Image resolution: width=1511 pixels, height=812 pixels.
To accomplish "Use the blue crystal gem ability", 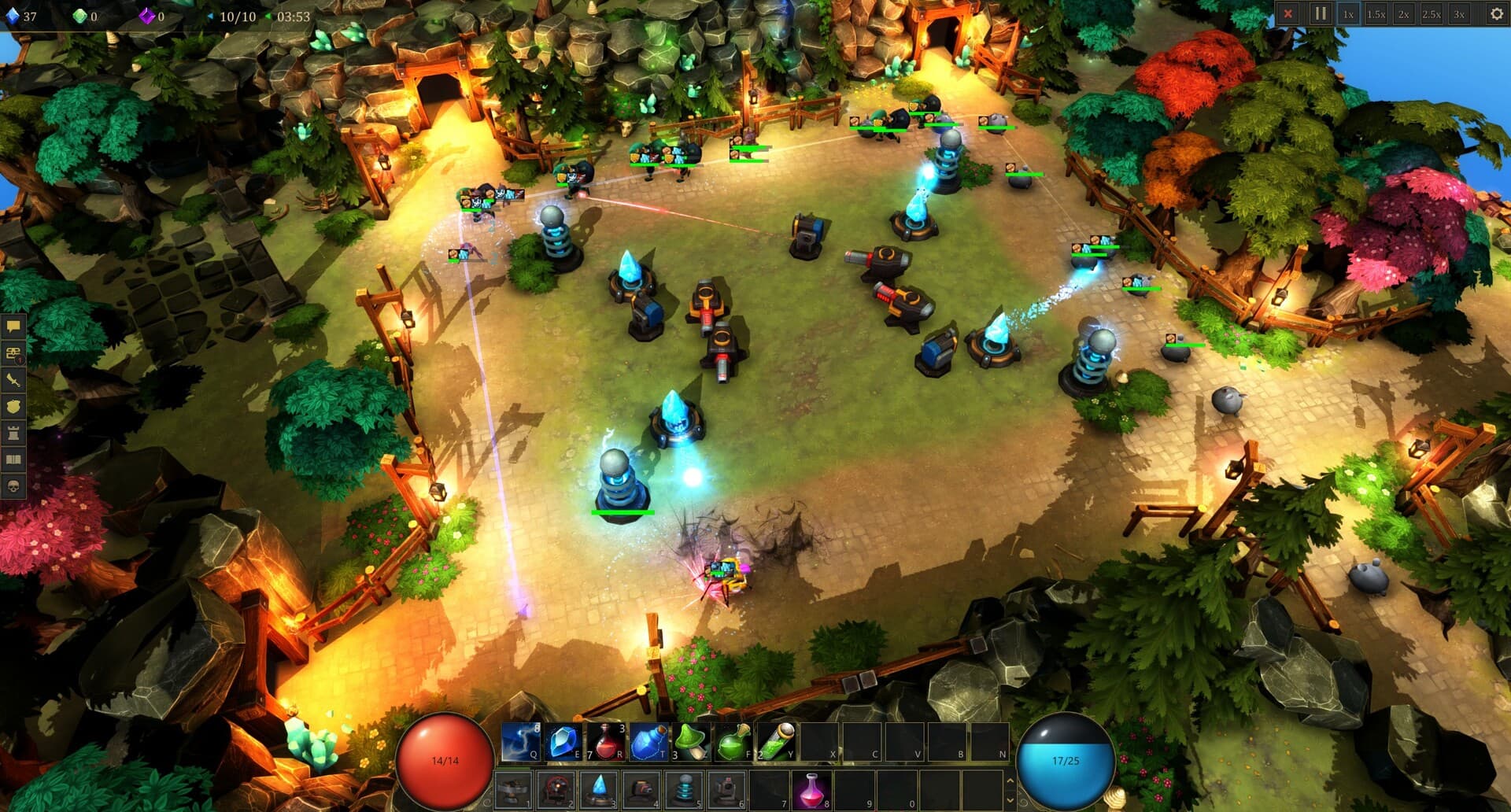I will [x=562, y=742].
